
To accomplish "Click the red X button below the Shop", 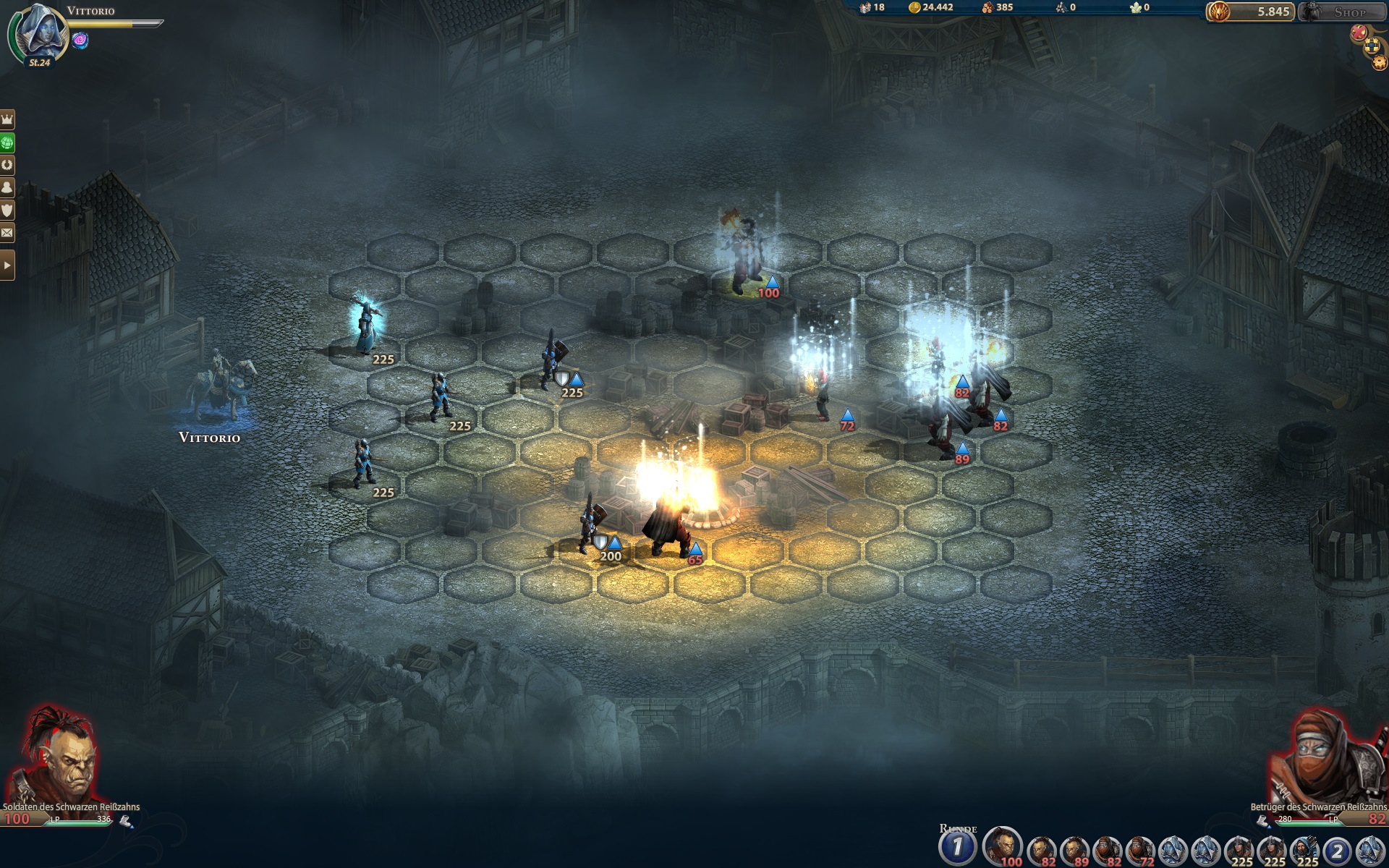I will click(1360, 33).
